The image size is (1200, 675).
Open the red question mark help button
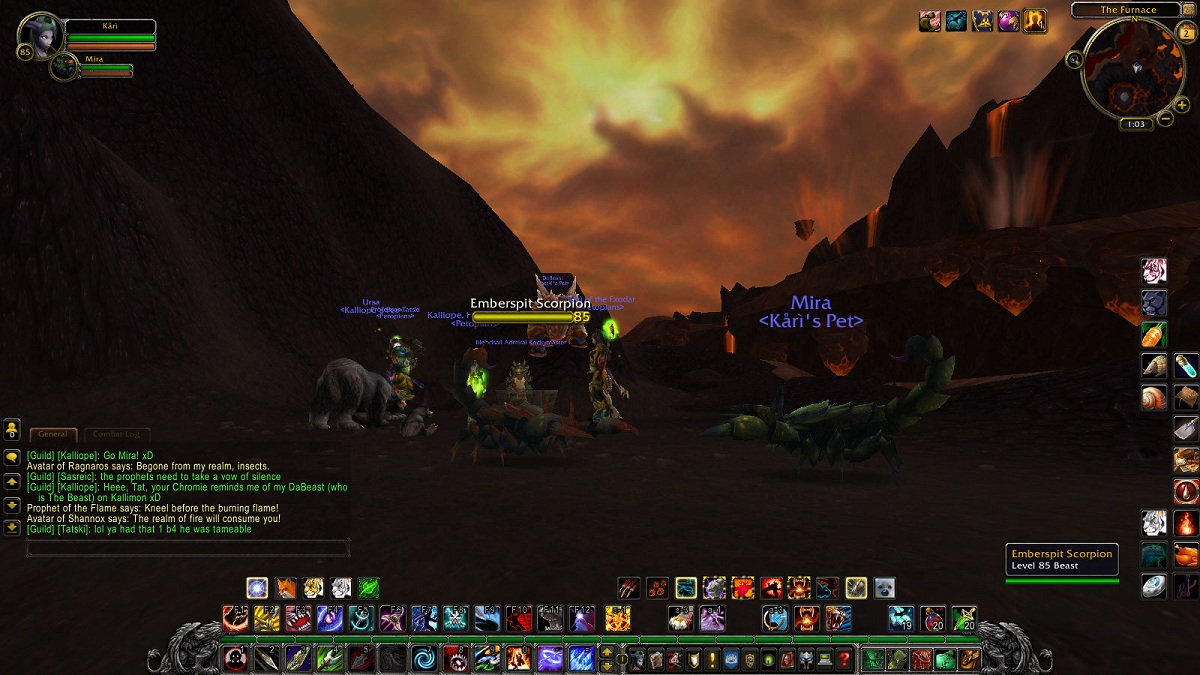[845, 659]
